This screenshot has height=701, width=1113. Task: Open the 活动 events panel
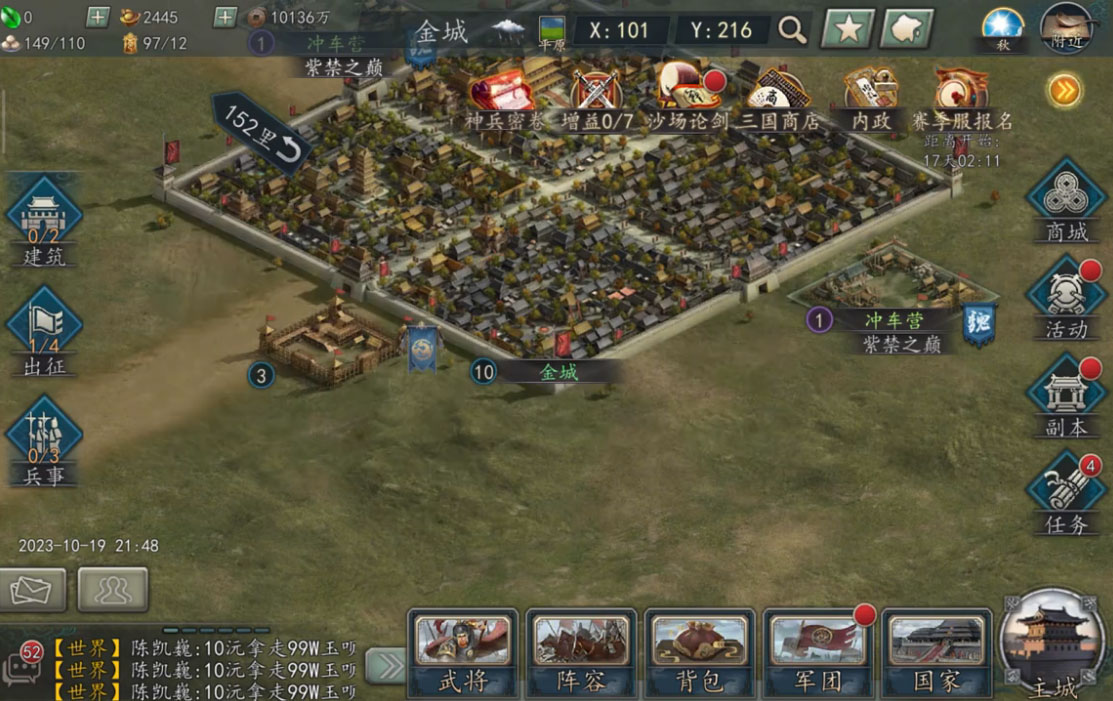point(1066,297)
